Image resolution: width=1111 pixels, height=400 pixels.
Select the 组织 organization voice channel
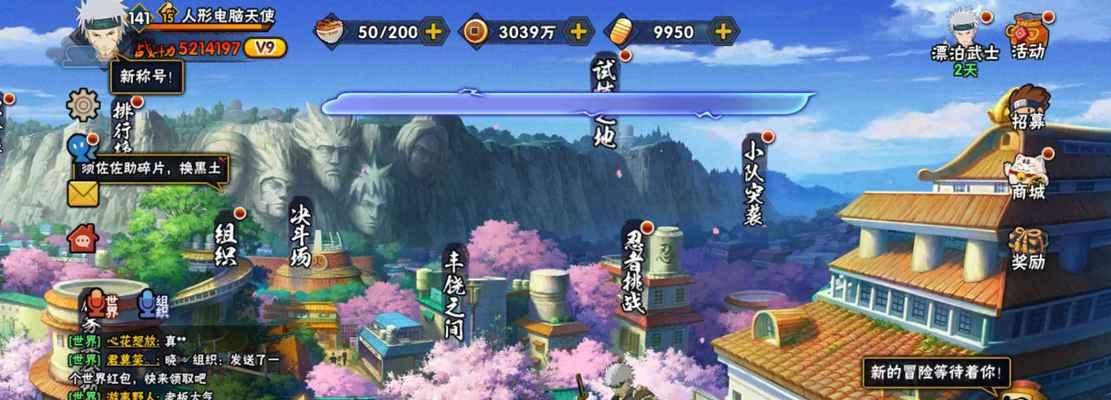point(152,304)
